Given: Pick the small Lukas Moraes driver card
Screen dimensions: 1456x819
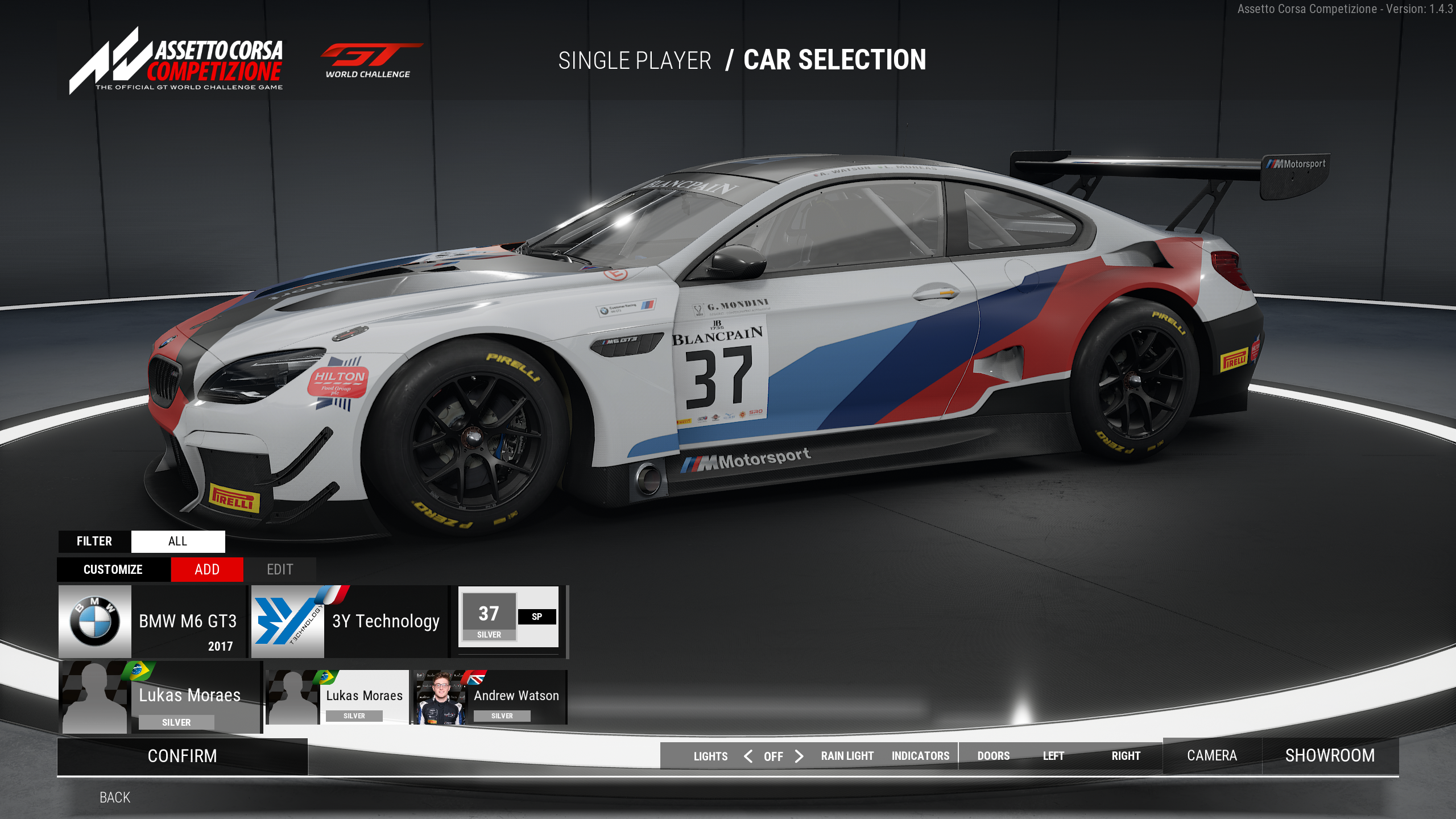Looking at the screenshot, I should pos(337,697).
